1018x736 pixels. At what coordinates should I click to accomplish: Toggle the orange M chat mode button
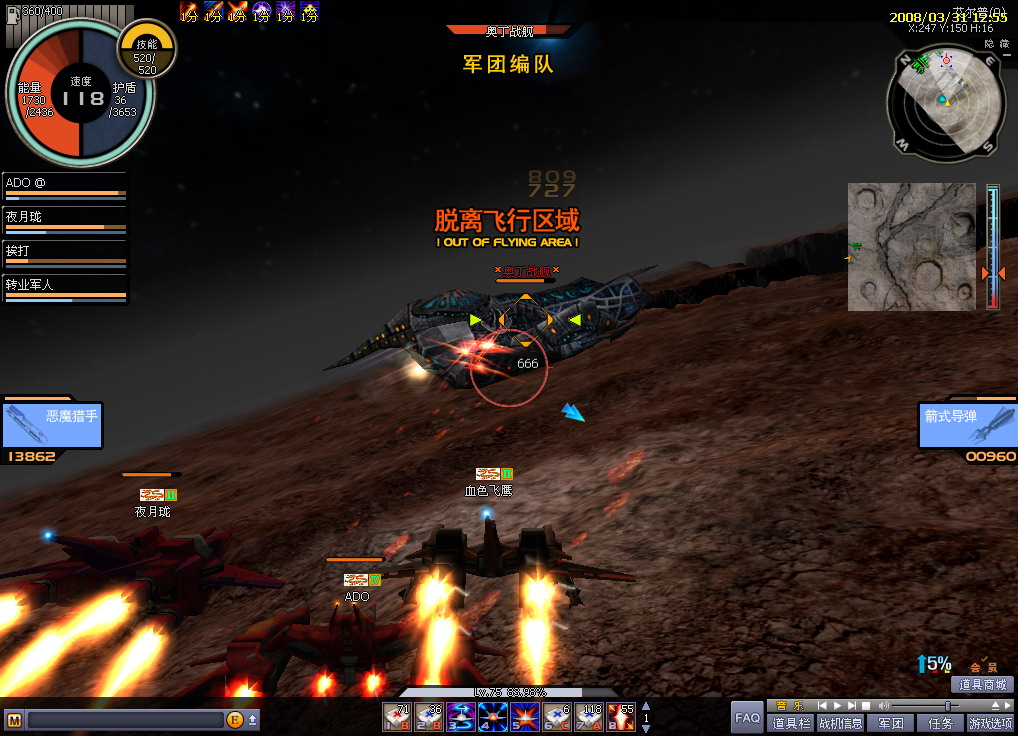pos(14,719)
